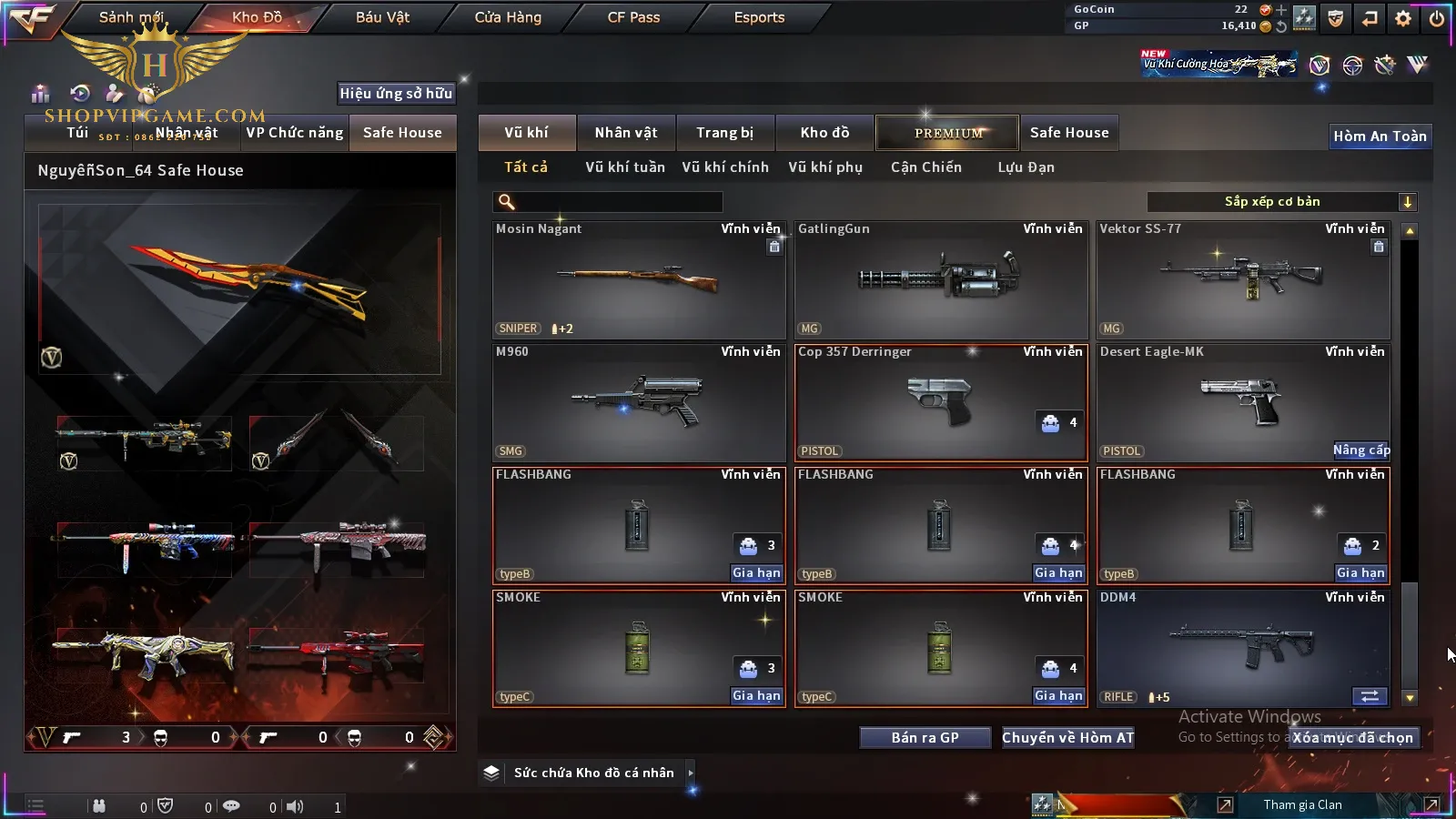This screenshot has height=819, width=1456.
Task: Click the Bán ra GP button
Action: point(925,738)
